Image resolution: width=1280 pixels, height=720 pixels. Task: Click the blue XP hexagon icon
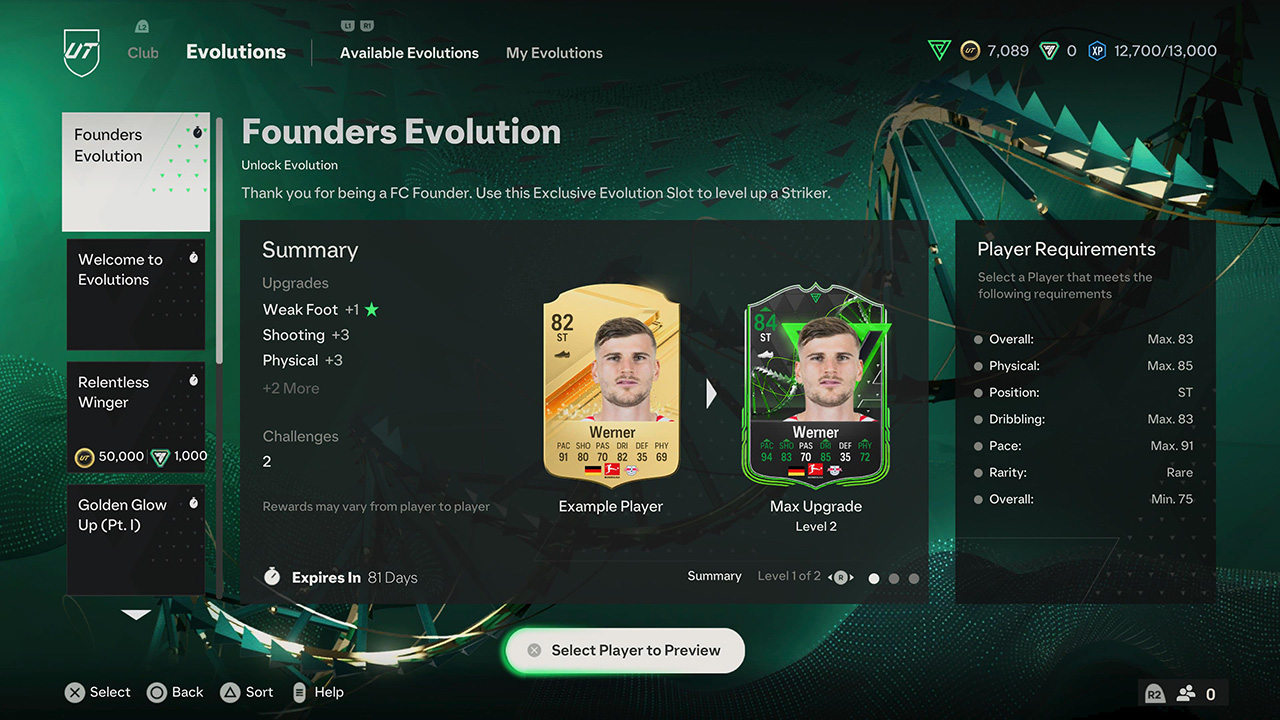pos(1097,49)
